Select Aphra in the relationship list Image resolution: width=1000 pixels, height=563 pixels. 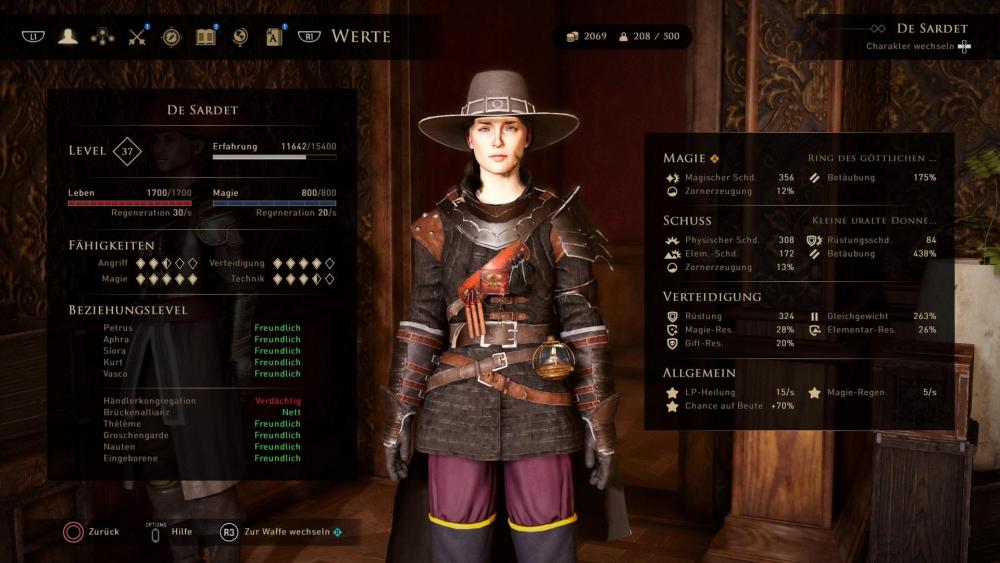point(116,339)
